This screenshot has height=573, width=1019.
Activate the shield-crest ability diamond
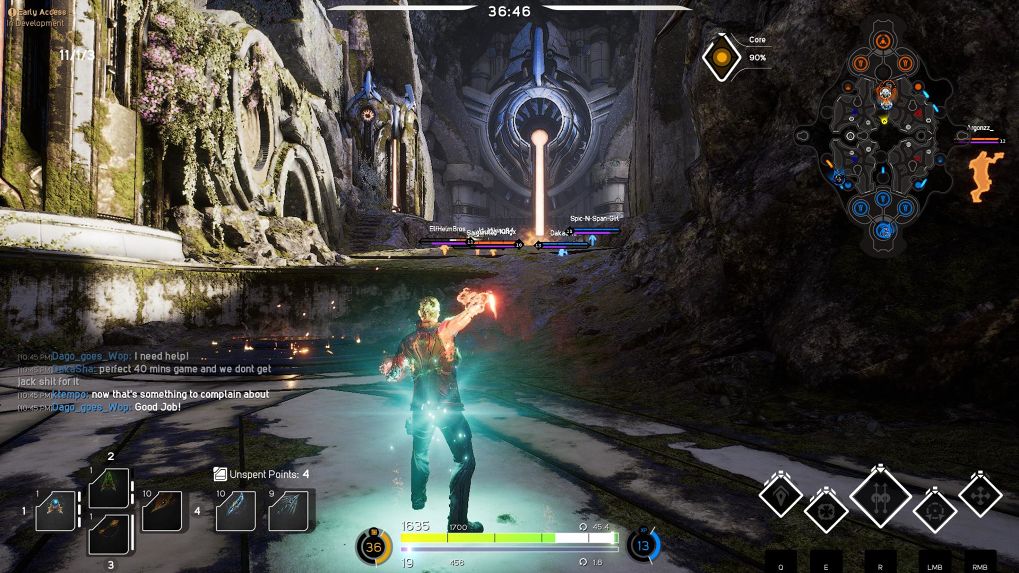tap(779, 493)
